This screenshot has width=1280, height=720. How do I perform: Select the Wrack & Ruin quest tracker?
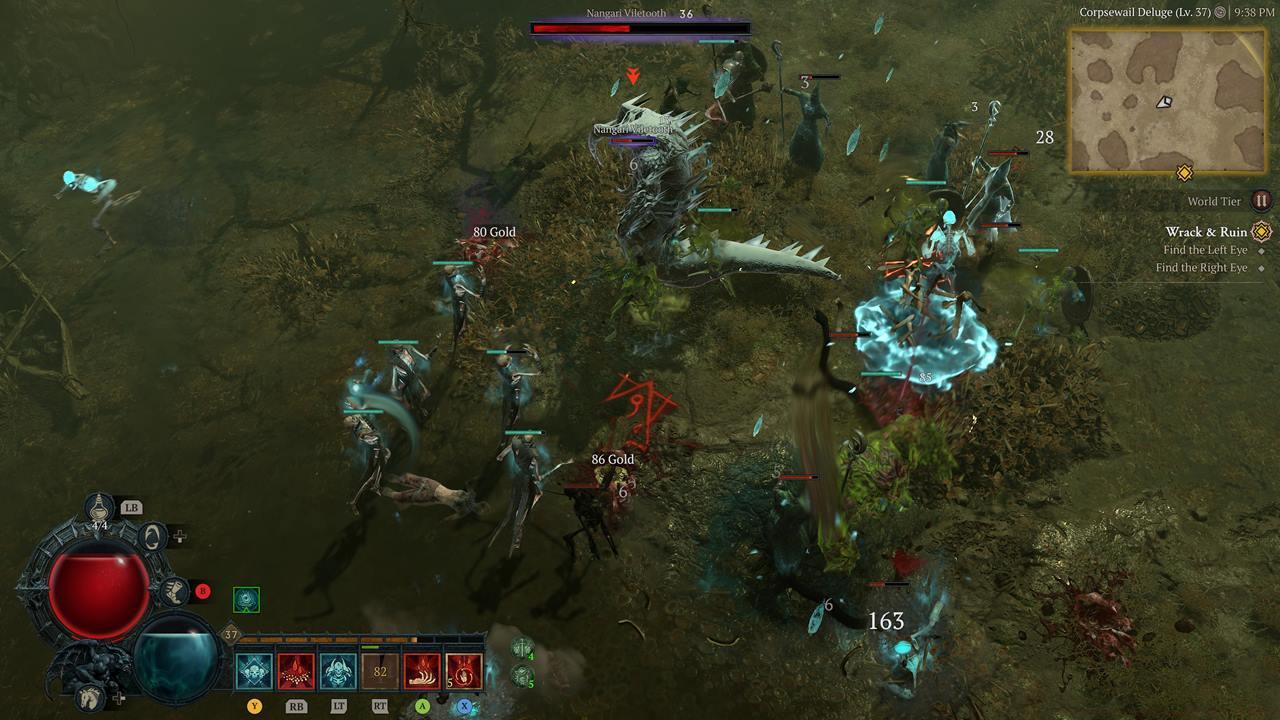click(x=1206, y=232)
